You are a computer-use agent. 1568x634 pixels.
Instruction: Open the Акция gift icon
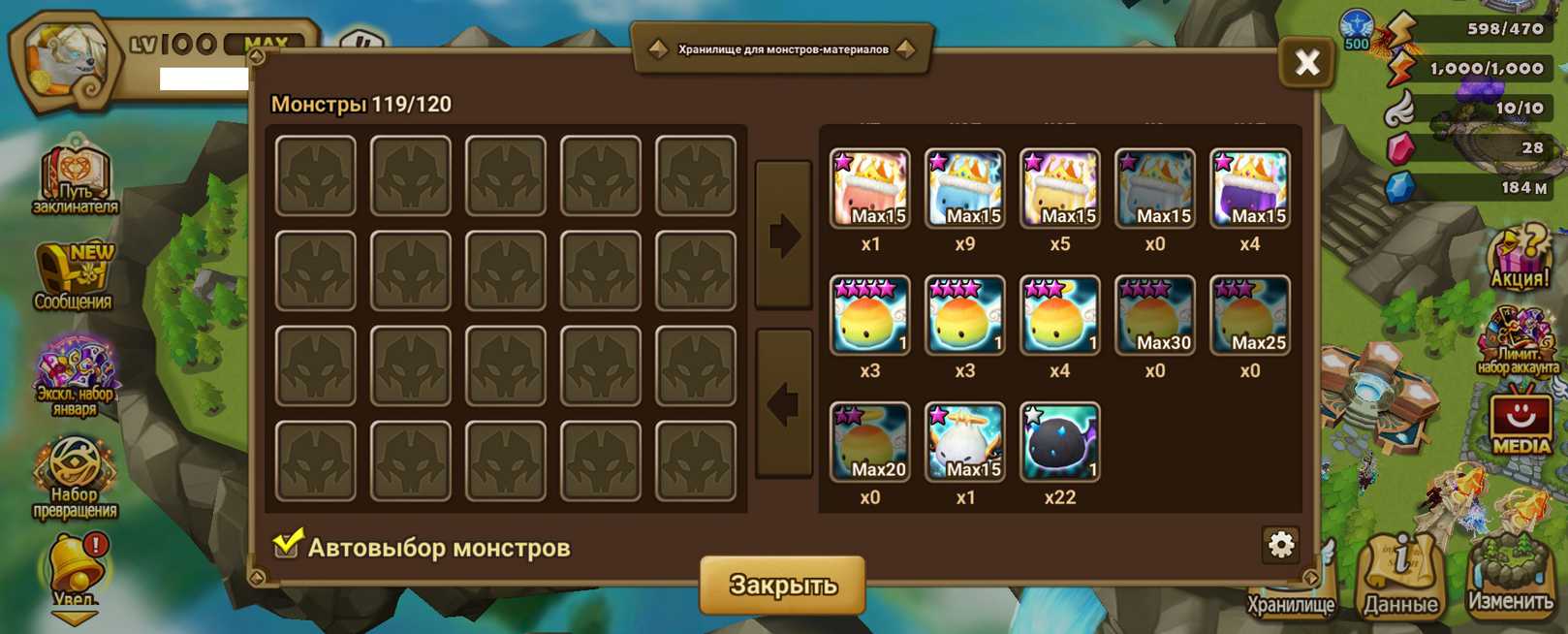1519,257
